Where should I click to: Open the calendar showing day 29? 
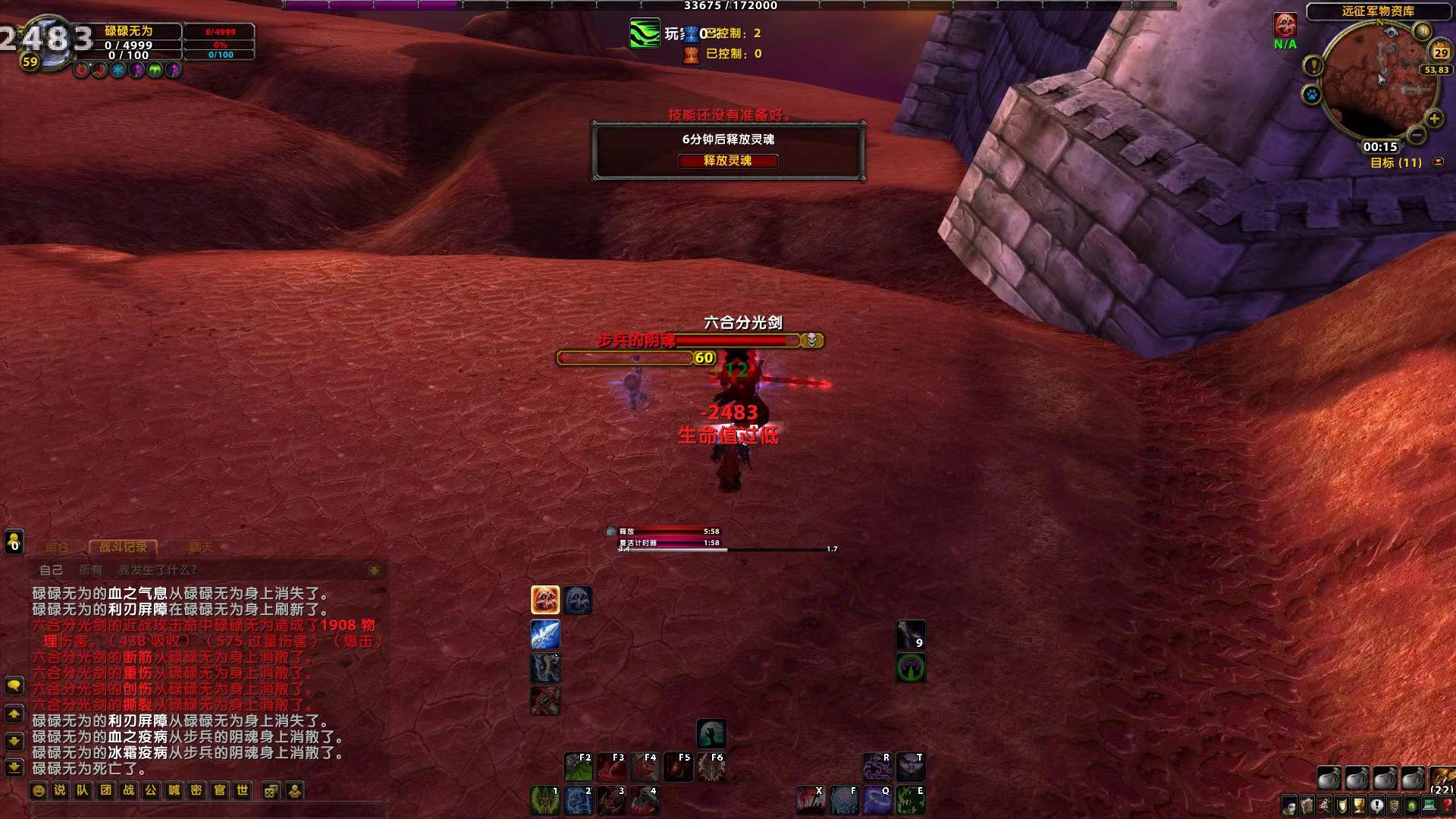[1440, 52]
